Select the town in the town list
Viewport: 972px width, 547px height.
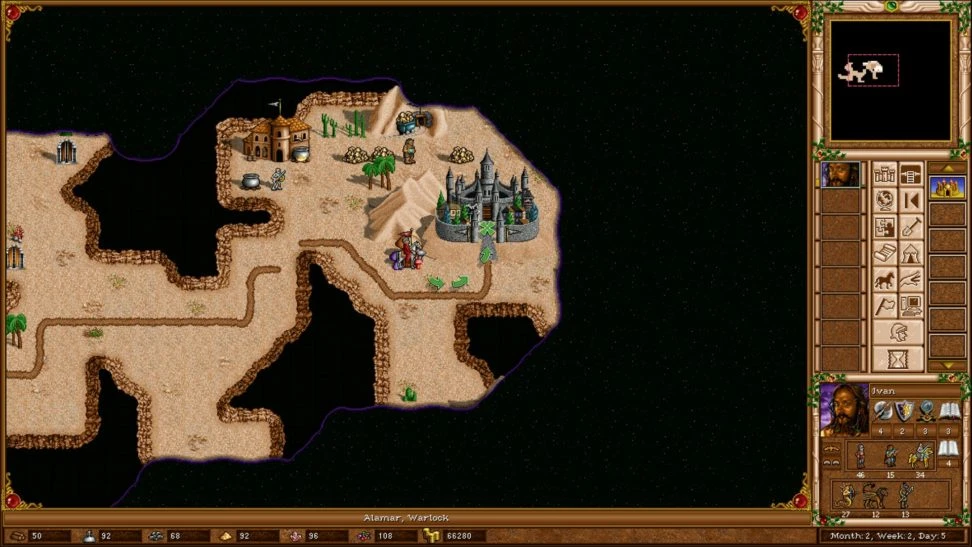tap(946, 187)
